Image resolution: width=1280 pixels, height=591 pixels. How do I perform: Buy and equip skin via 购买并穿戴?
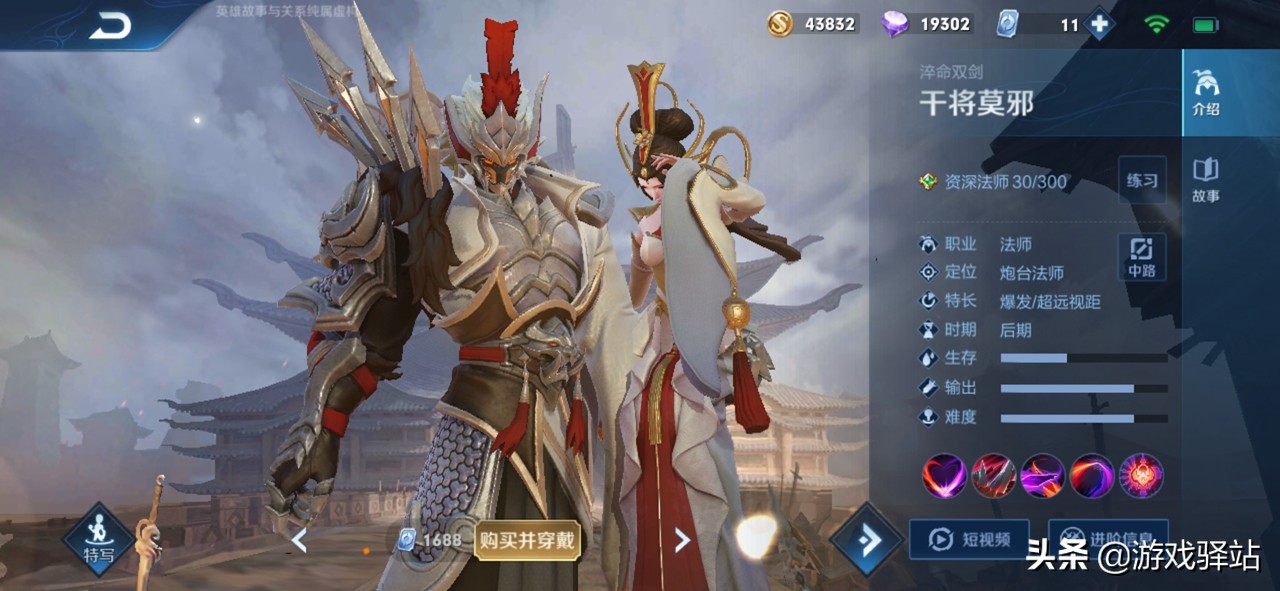click(x=527, y=540)
